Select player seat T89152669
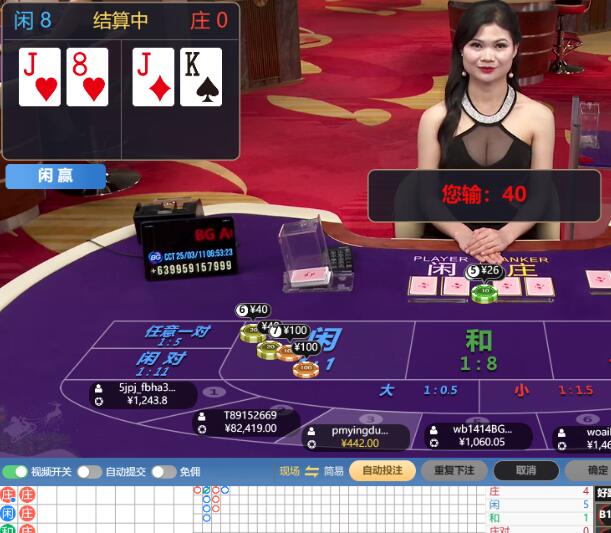611x533 pixels. pyautogui.click(x=246, y=422)
